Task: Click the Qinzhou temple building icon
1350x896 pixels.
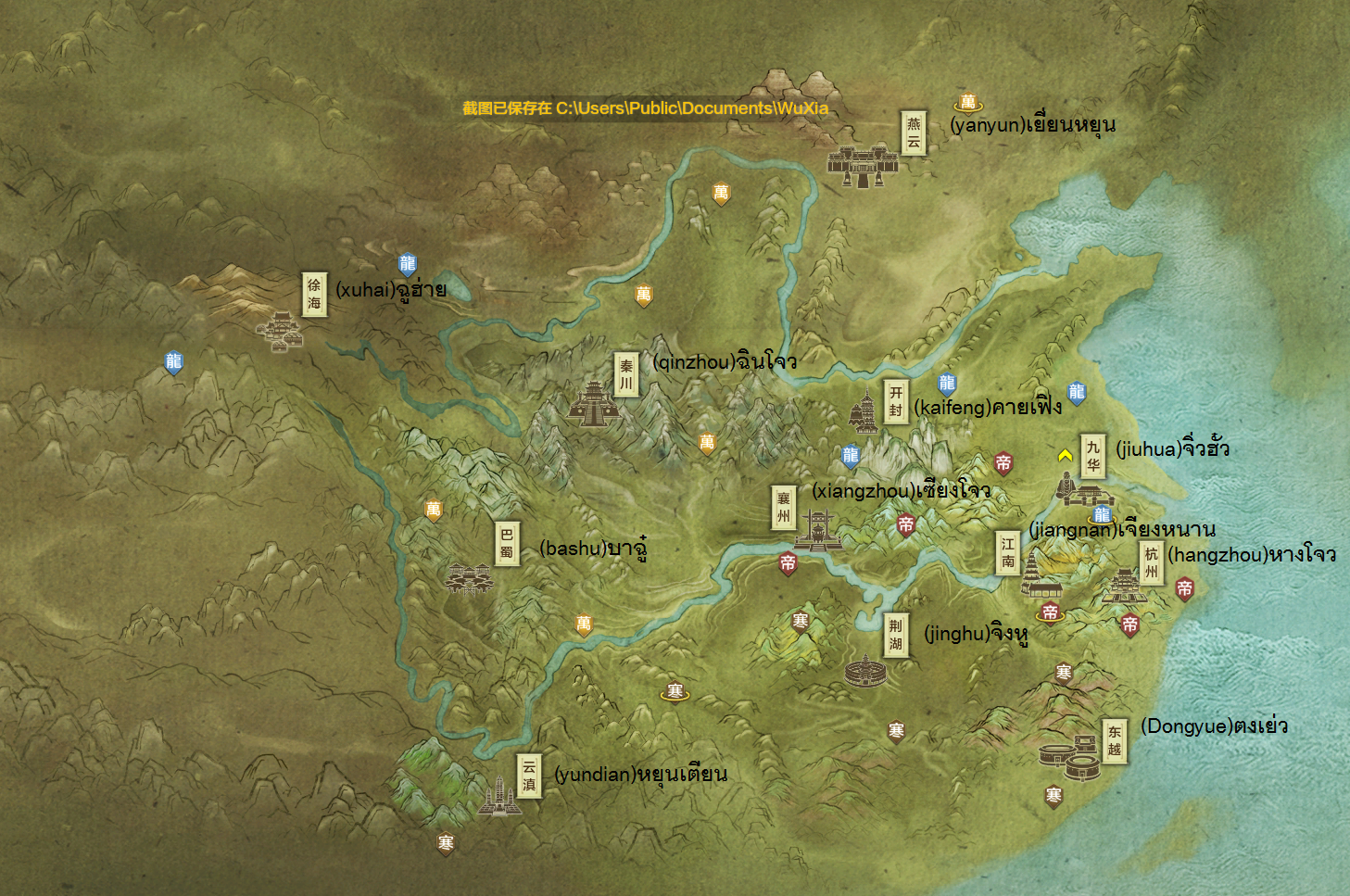Action: [594, 406]
